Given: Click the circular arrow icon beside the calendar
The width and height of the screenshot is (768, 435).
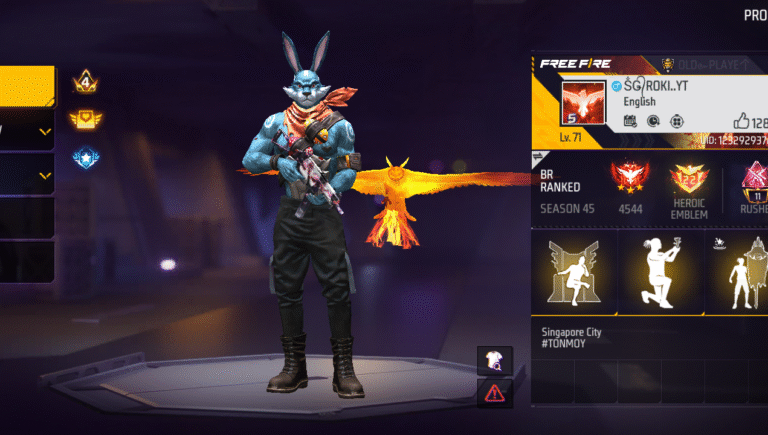Looking at the screenshot, I should pos(653,121).
